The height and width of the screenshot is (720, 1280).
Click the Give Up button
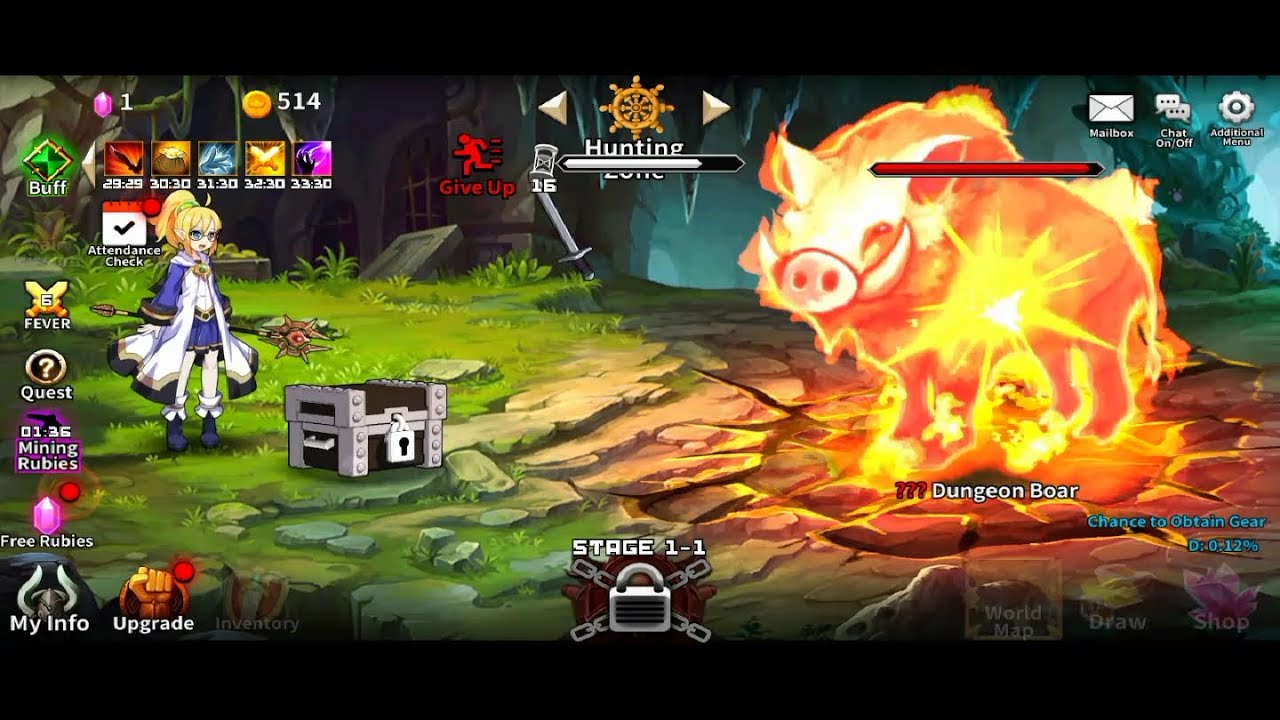[477, 164]
